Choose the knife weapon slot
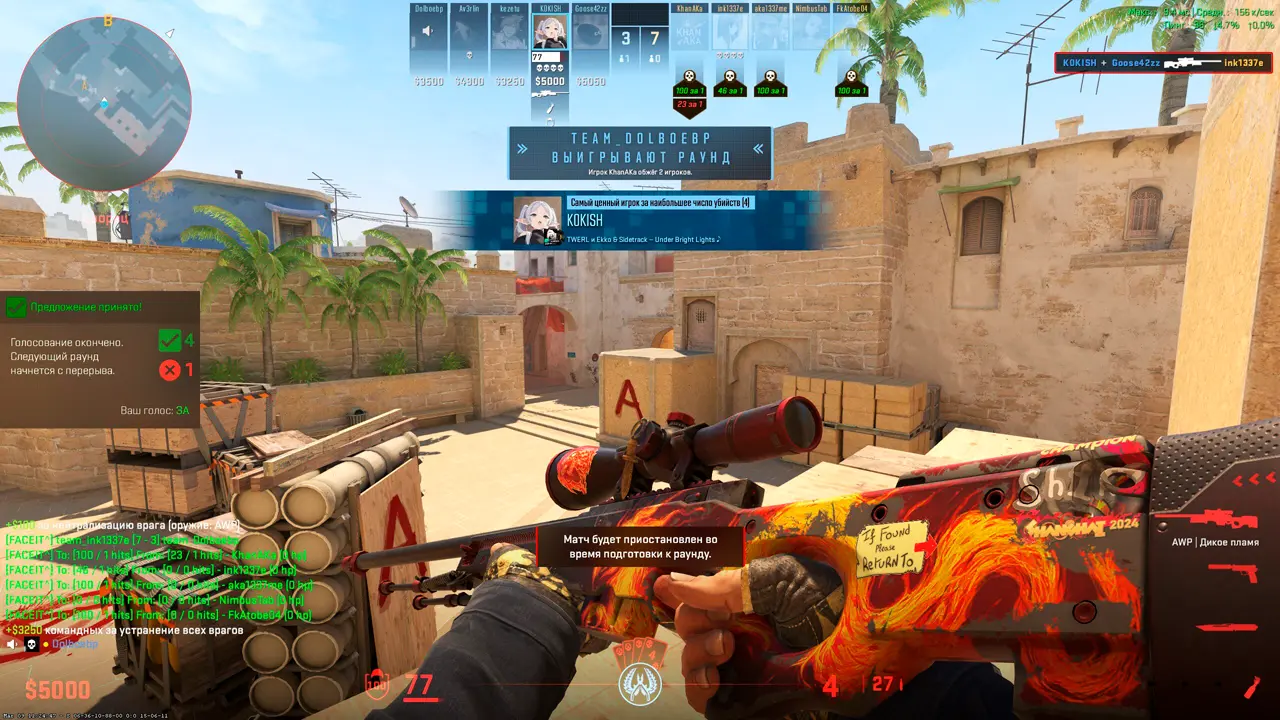 coord(1228,627)
